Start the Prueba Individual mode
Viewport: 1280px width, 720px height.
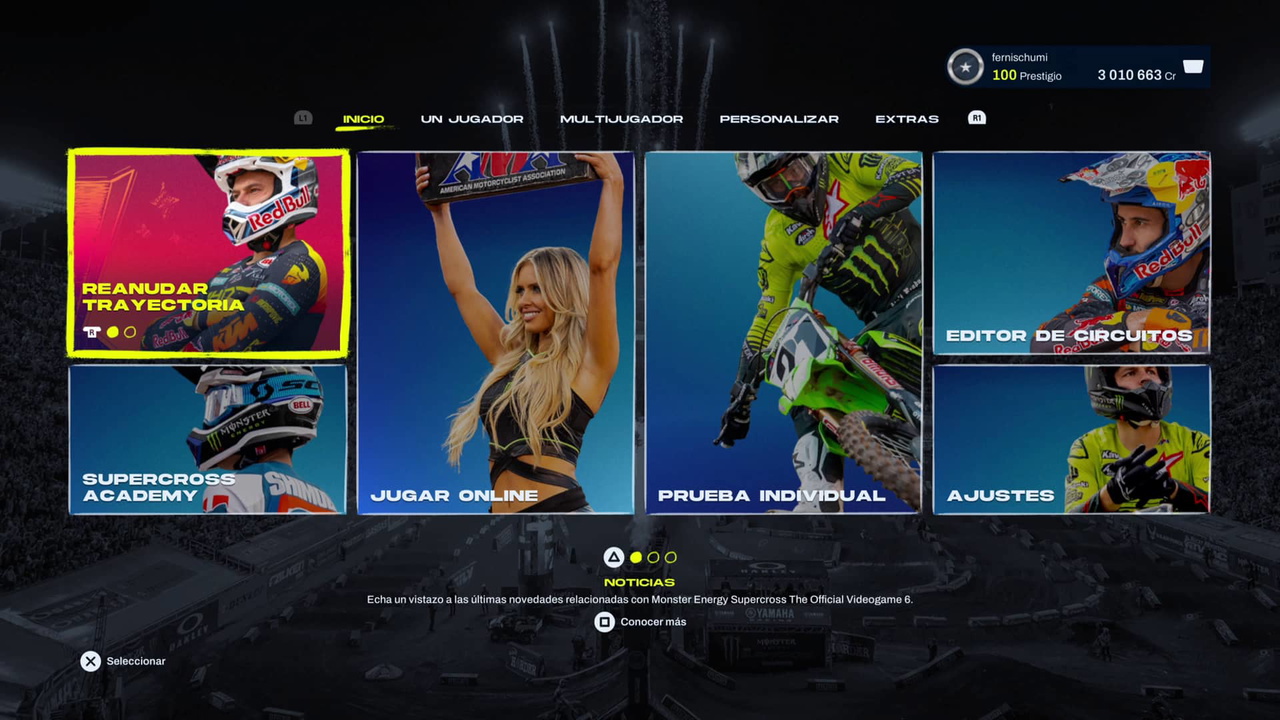click(784, 333)
